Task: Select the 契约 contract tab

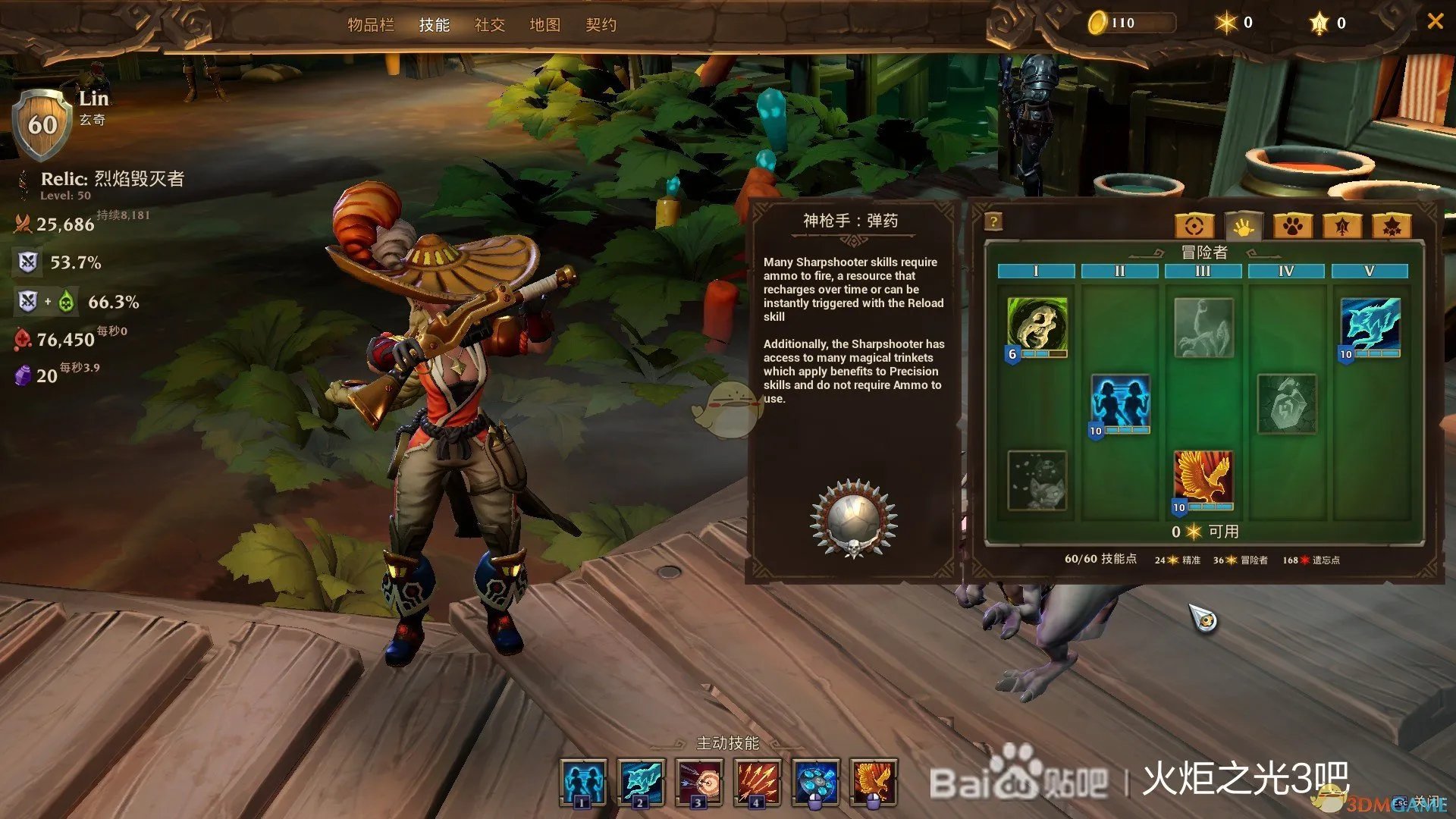Action: tap(601, 25)
